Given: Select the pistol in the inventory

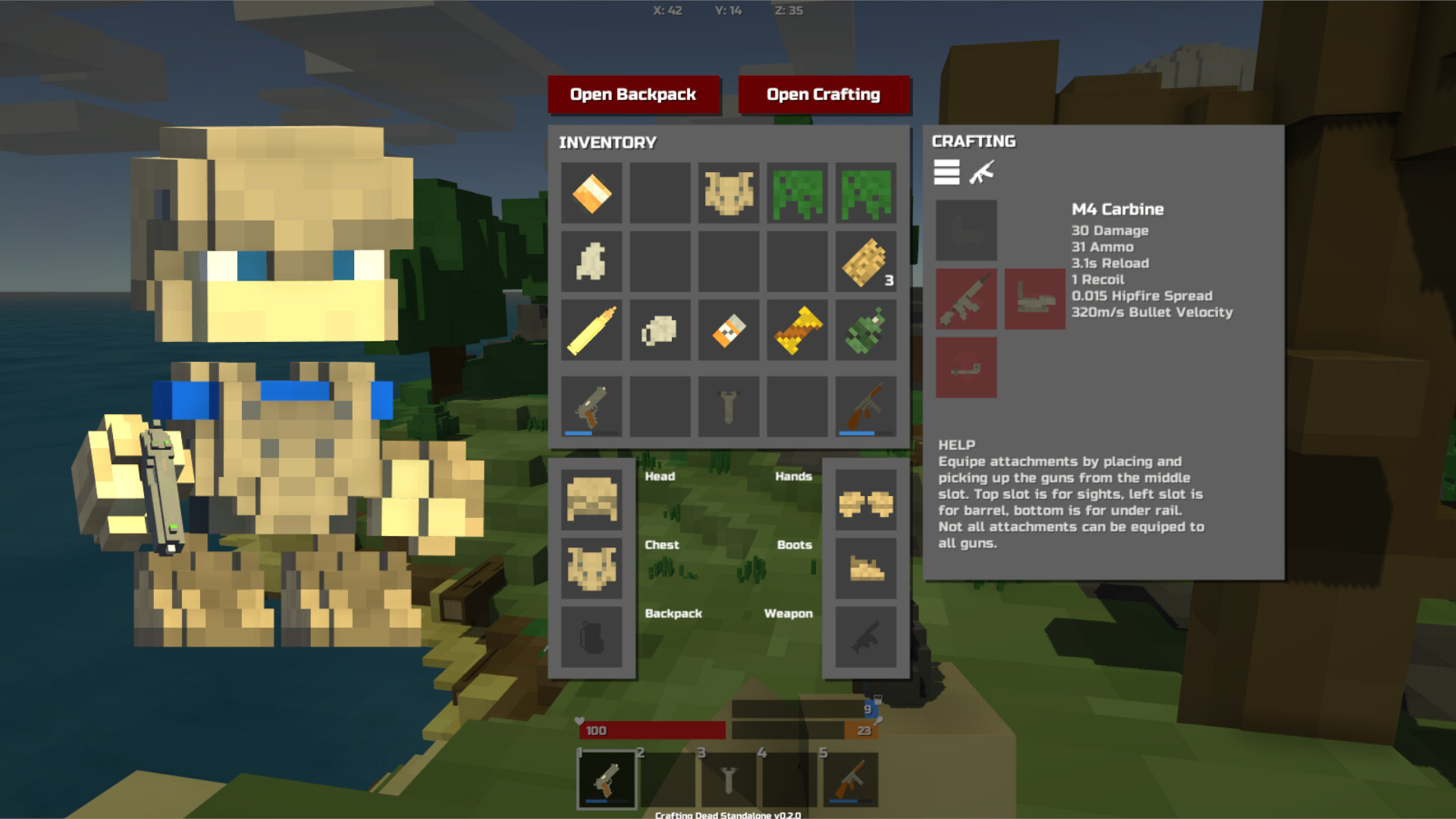Looking at the screenshot, I should (591, 406).
